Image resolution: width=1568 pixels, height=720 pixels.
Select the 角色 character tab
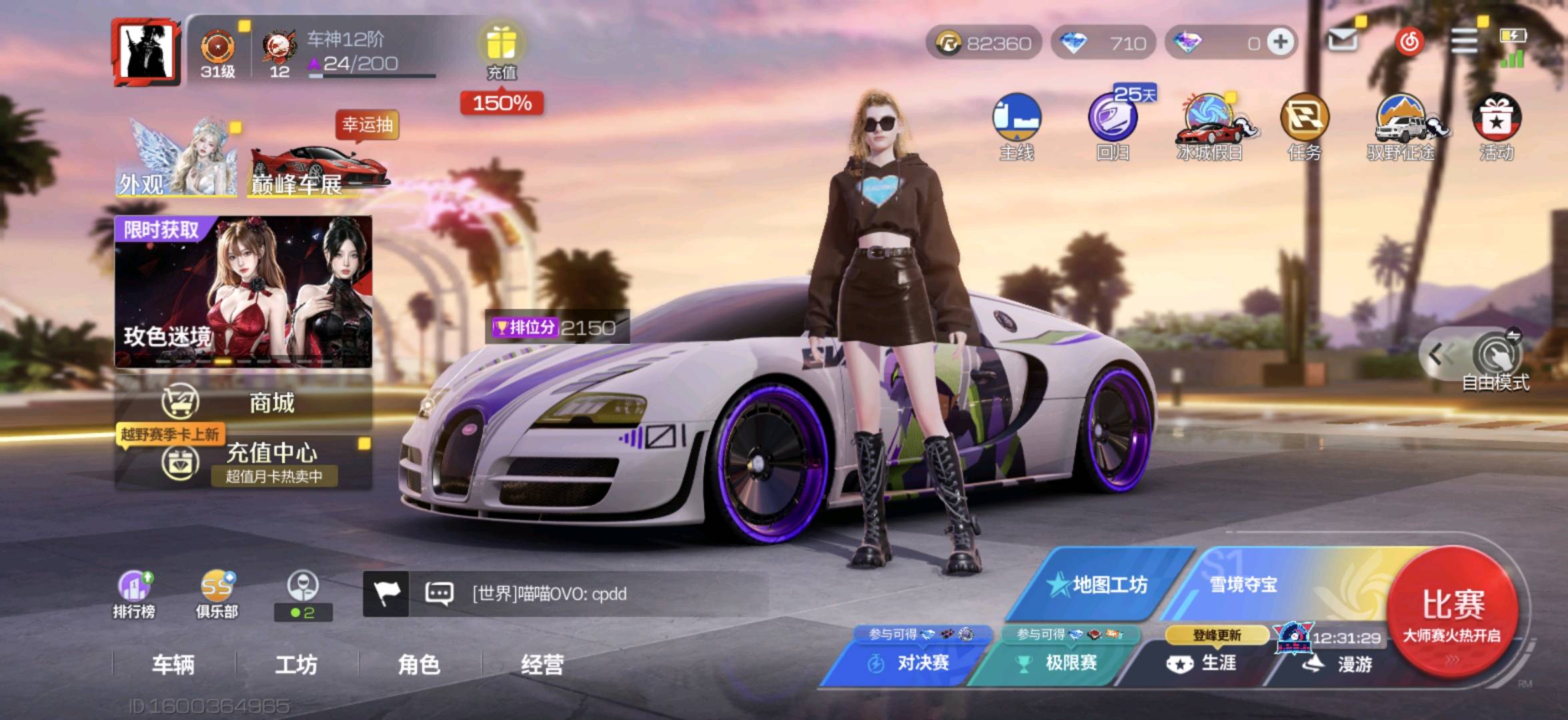(x=419, y=664)
